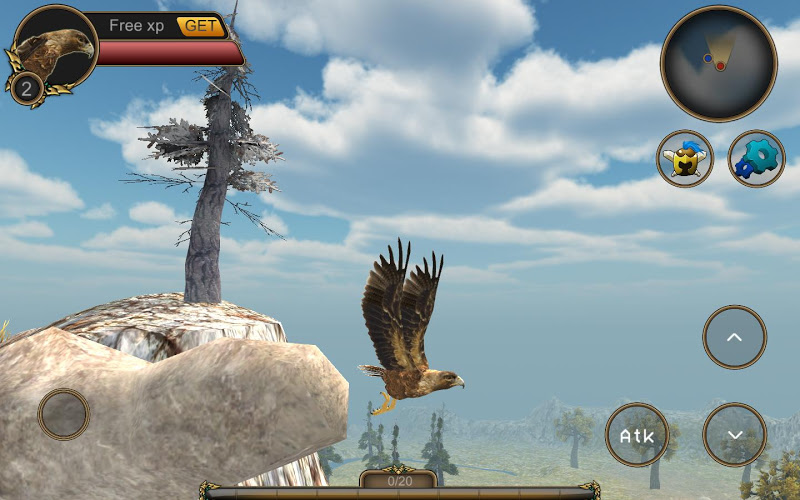
Task: Touch the virtual joystick pad
Action: click(x=64, y=414)
